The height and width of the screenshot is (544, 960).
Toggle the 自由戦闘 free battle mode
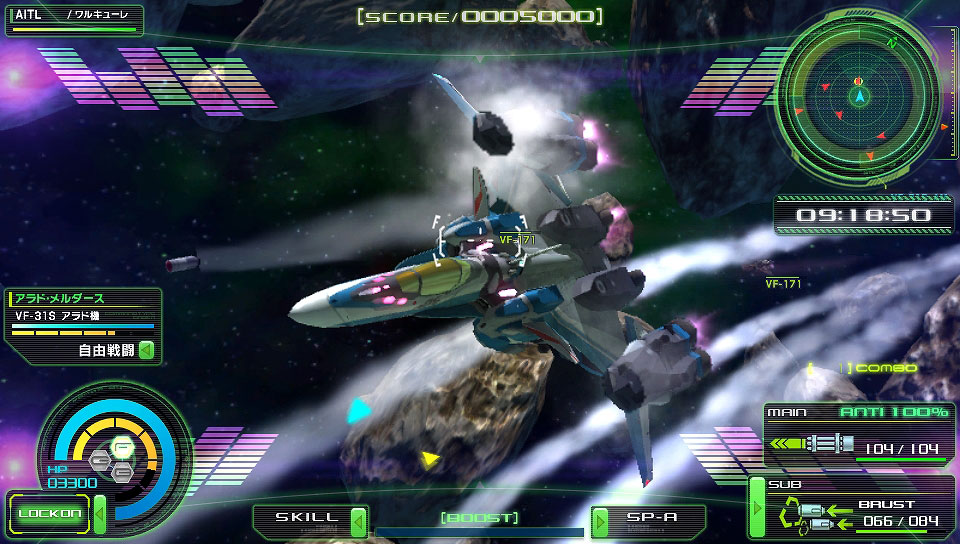point(145,350)
